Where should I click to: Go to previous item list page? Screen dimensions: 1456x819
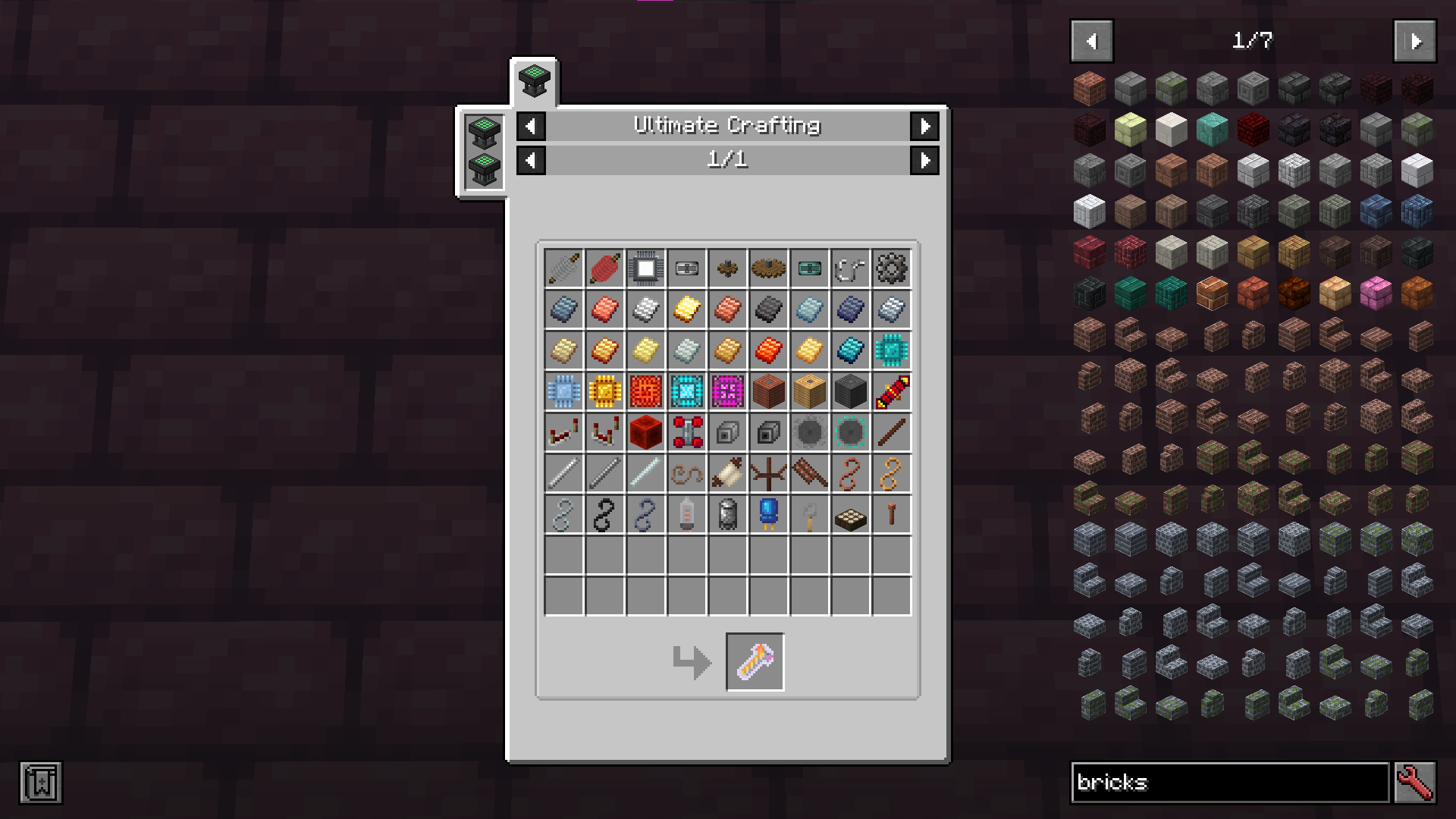click(x=1091, y=41)
